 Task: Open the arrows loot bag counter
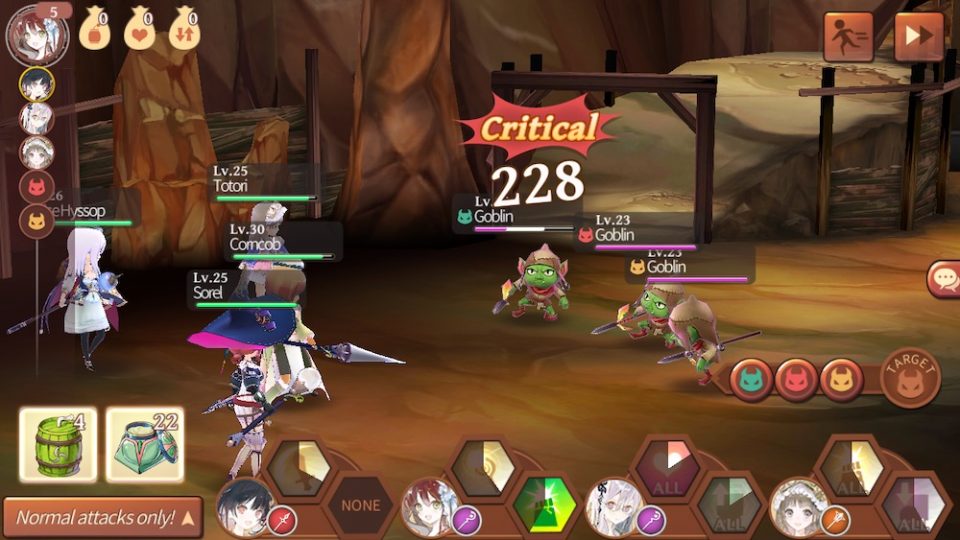click(184, 28)
